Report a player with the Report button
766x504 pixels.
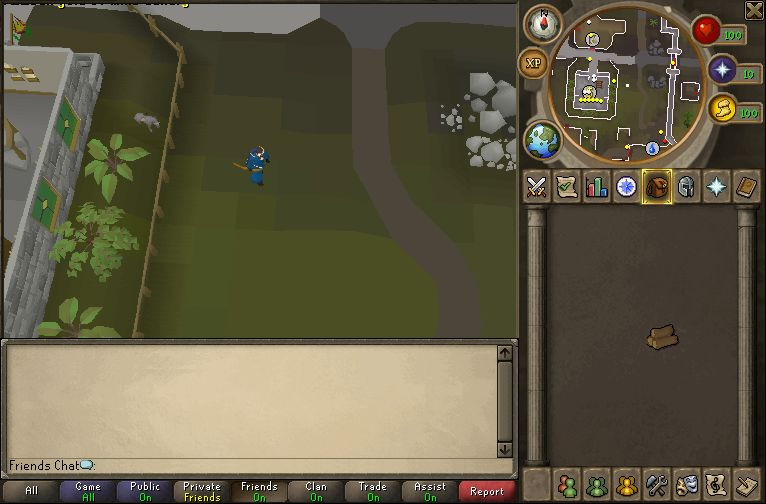pyautogui.click(x=487, y=491)
